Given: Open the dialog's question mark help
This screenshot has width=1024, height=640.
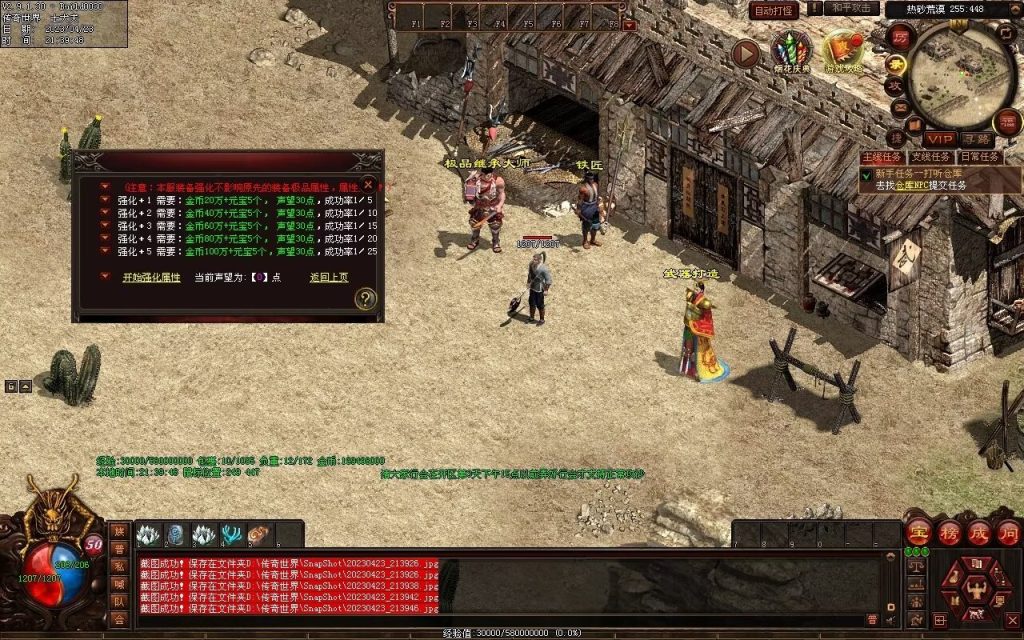Looking at the screenshot, I should (366, 298).
